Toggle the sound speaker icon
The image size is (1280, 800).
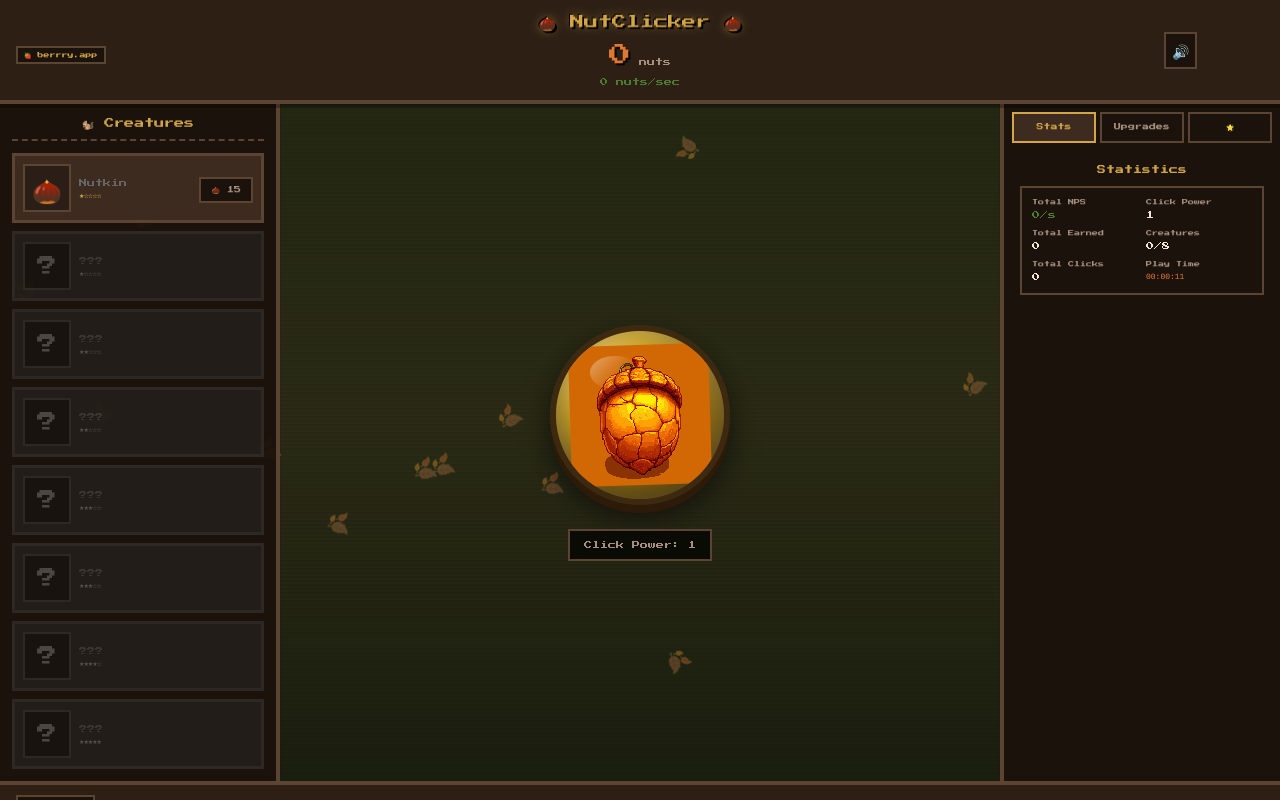[x=1180, y=50]
